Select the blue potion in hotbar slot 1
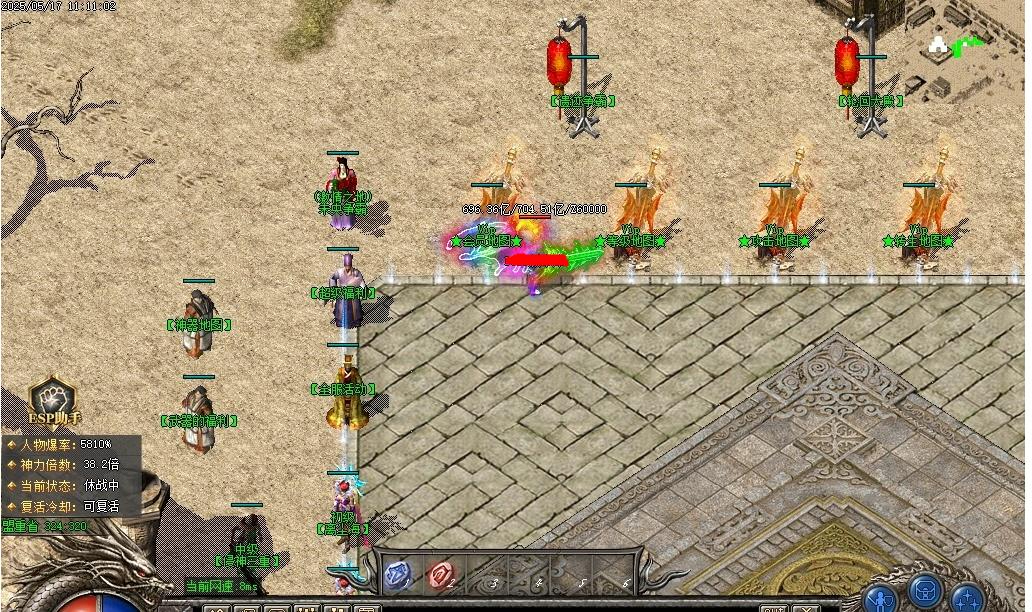Screen dimensions: 1032x612 (x=398, y=574)
